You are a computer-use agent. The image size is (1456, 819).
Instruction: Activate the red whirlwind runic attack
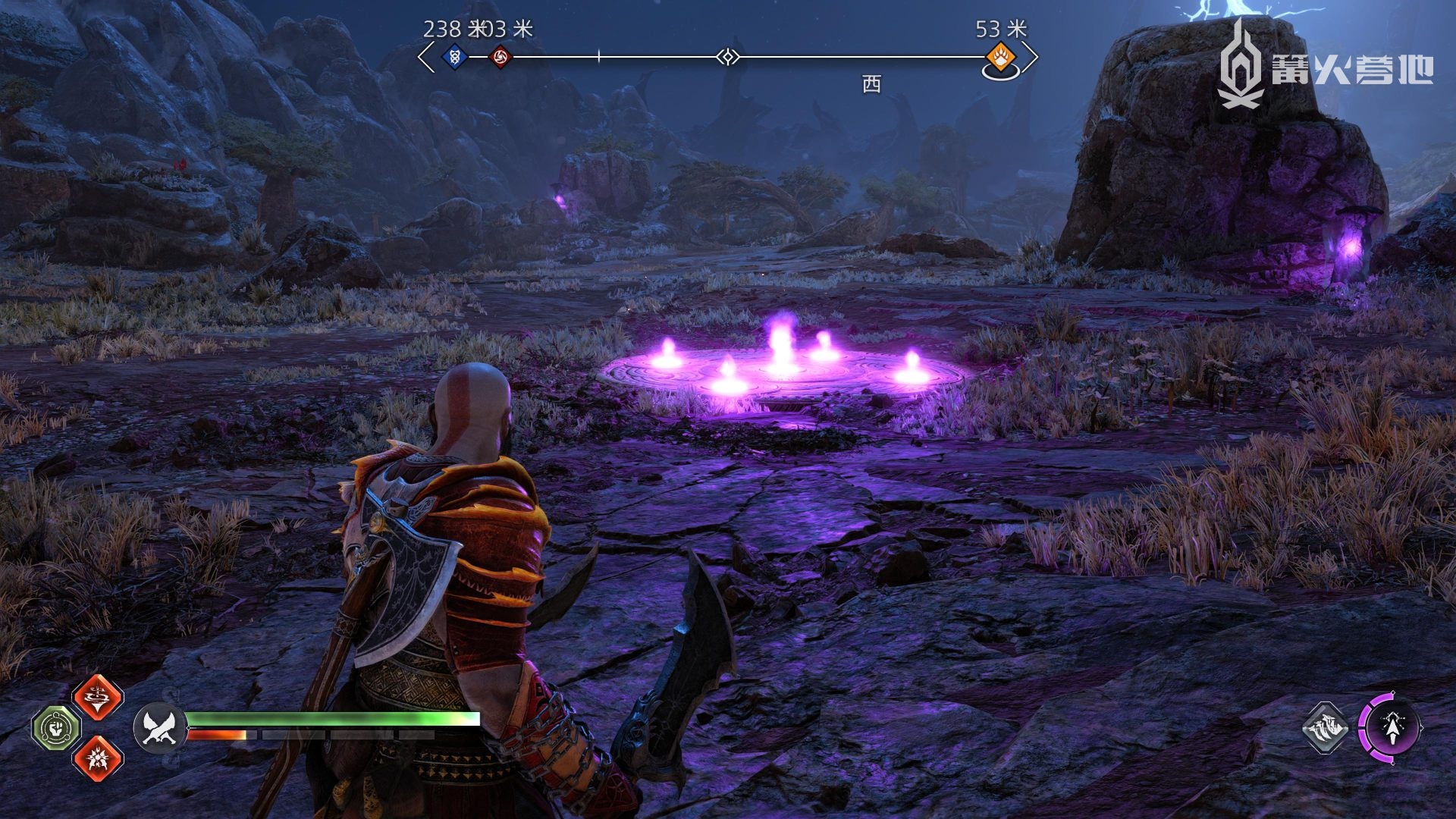click(x=98, y=696)
